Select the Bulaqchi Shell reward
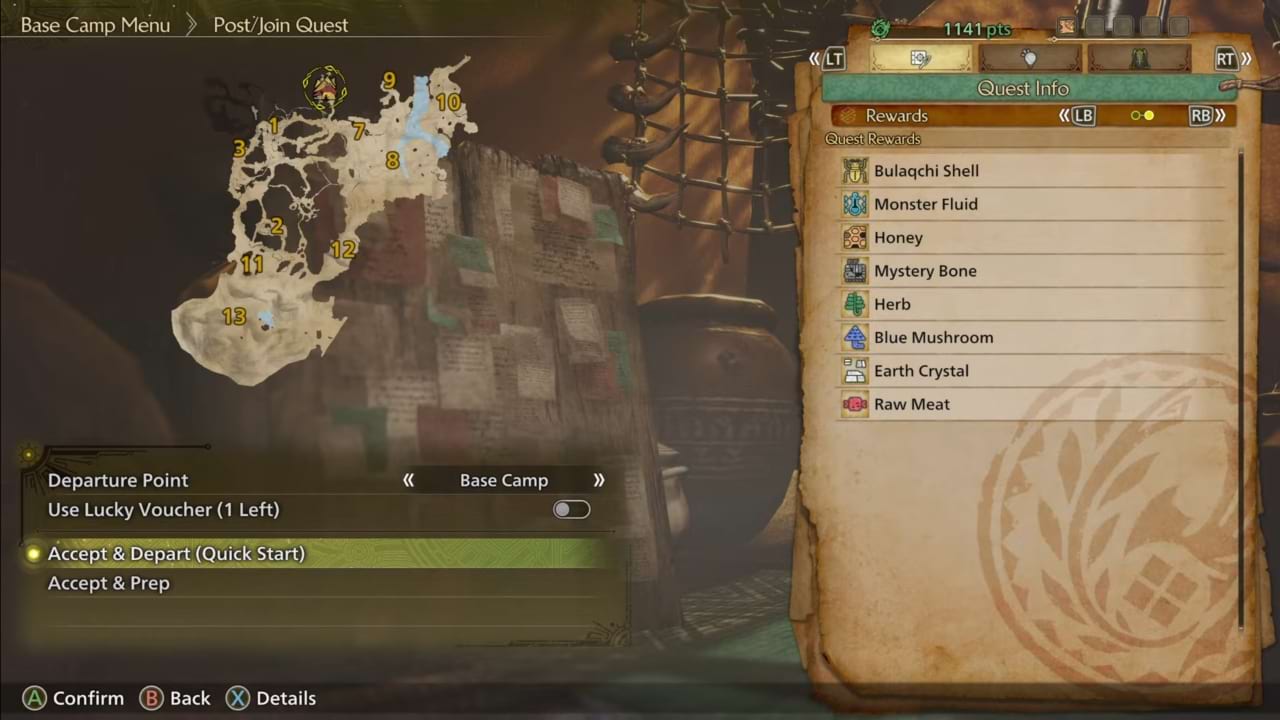1280x720 pixels. pyautogui.click(x=926, y=171)
